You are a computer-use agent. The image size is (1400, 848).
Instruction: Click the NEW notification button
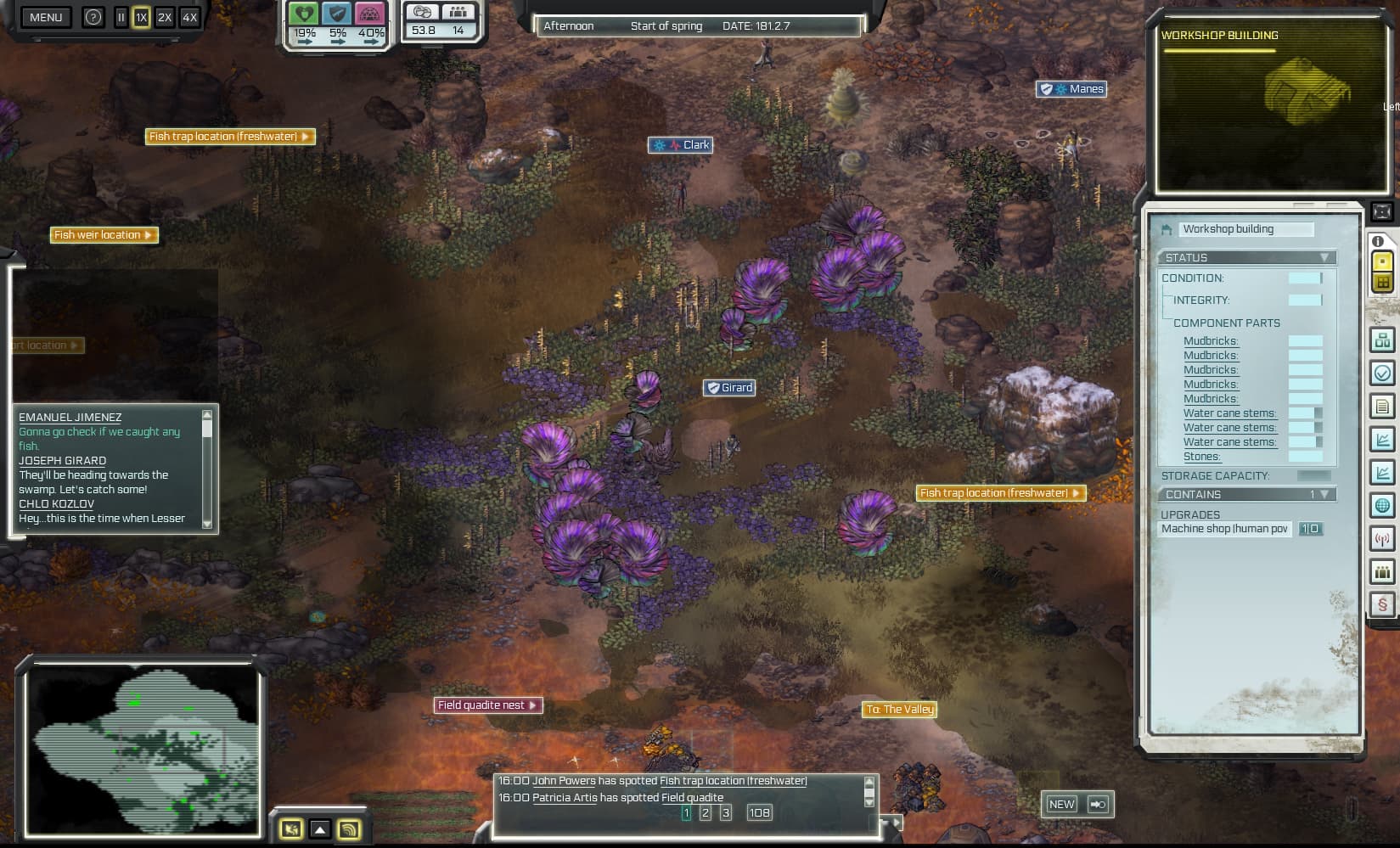[1062, 803]
